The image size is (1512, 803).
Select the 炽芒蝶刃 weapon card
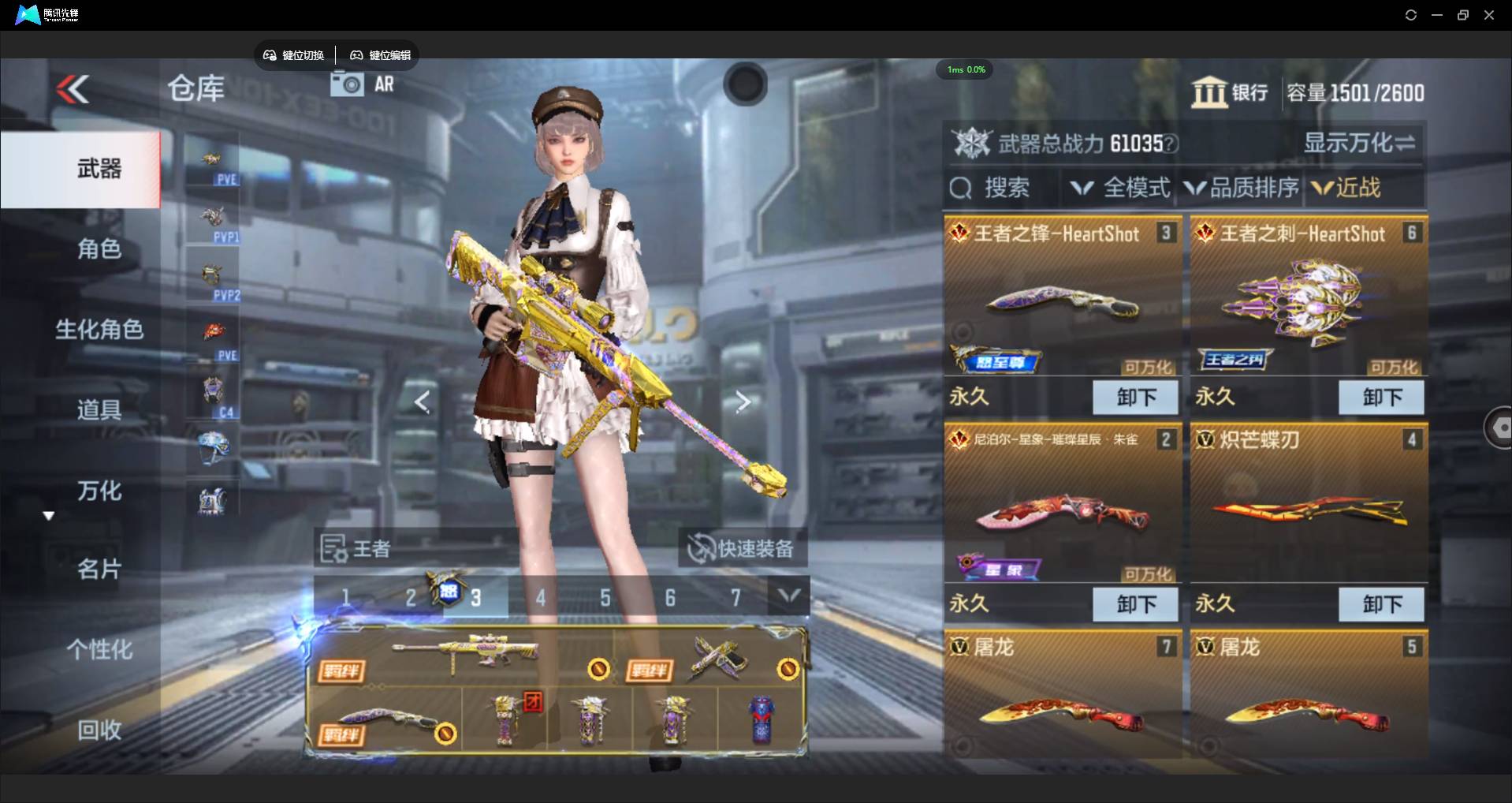pyautogui.click(x=1309, y=505)
